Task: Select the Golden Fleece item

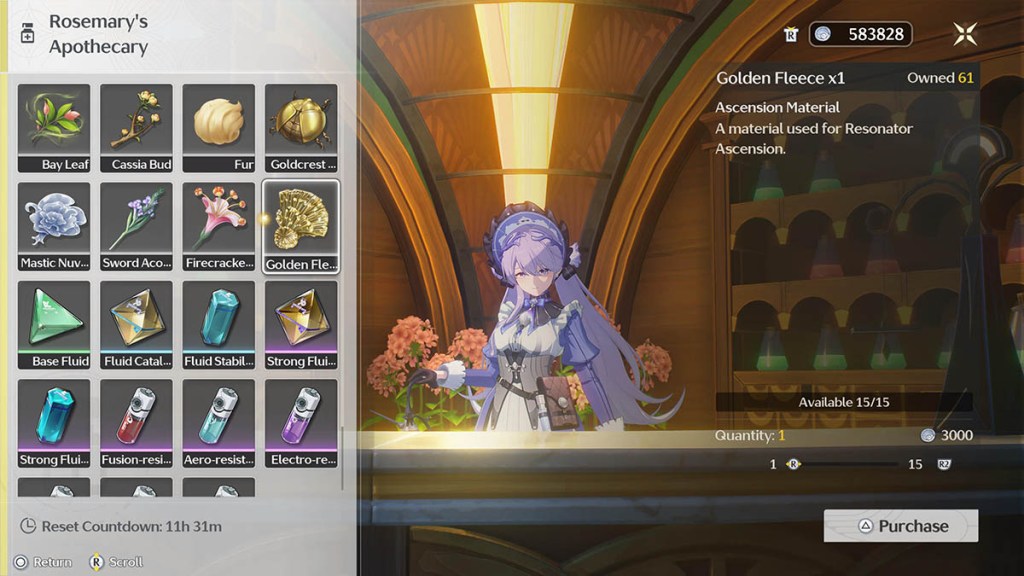Action: pyautogui.click(x=301, y=226)
